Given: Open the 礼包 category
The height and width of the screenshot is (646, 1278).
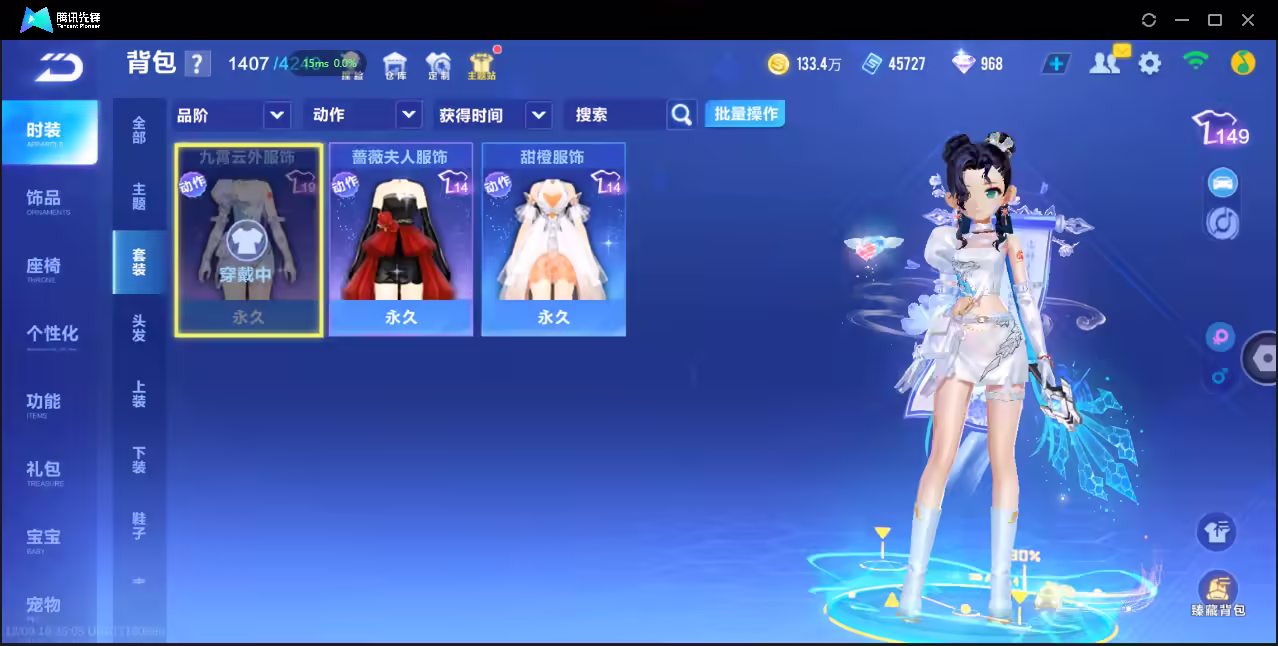Looking at the screenshot, I should click(45, 470).
